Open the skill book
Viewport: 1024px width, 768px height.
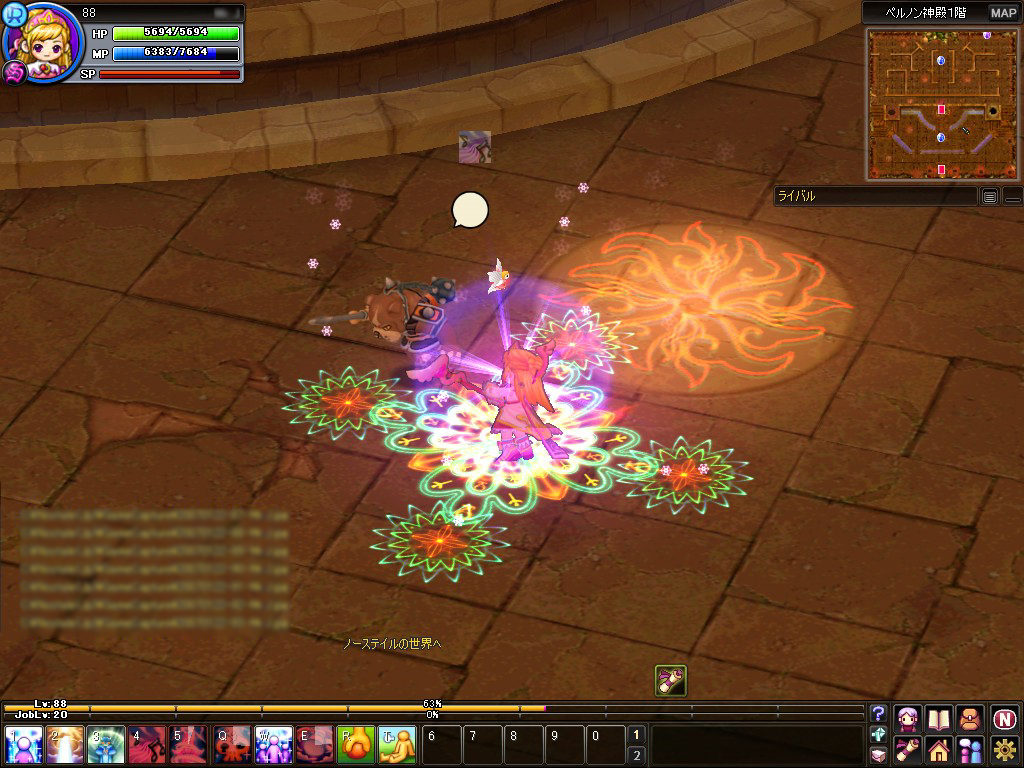(x=939, y=718)
